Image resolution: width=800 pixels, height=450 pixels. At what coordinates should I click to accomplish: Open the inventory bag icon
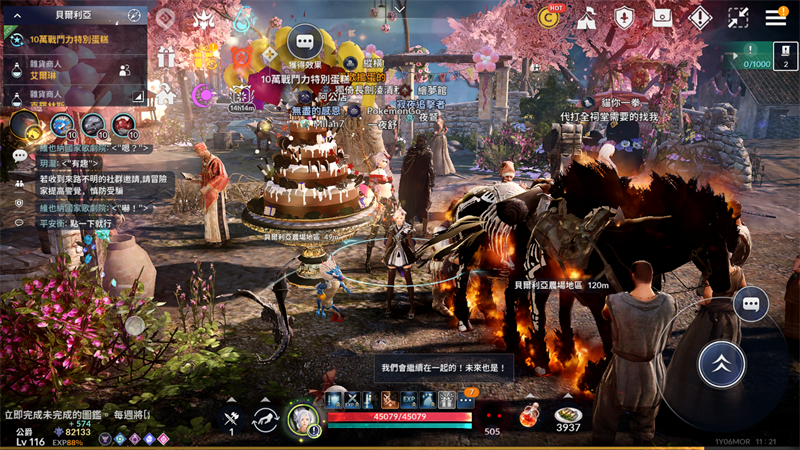click(661, 17)
